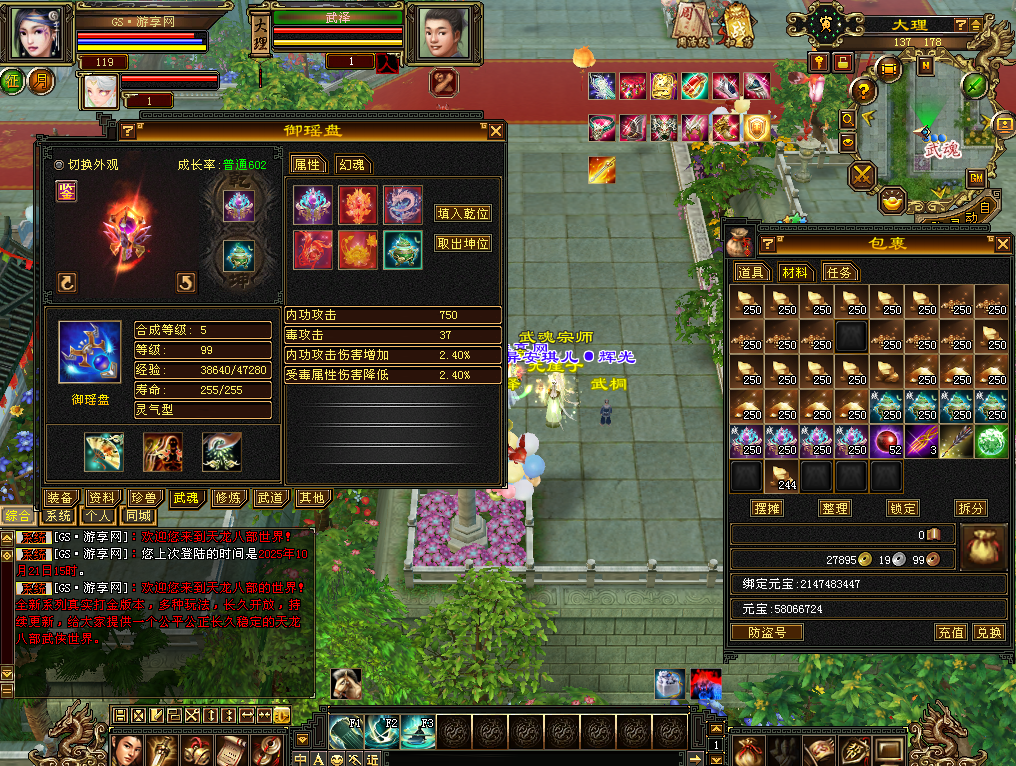
Task: Switch chat to the 同城 channel
Action: pyautogui.click(x=138, y=516)
